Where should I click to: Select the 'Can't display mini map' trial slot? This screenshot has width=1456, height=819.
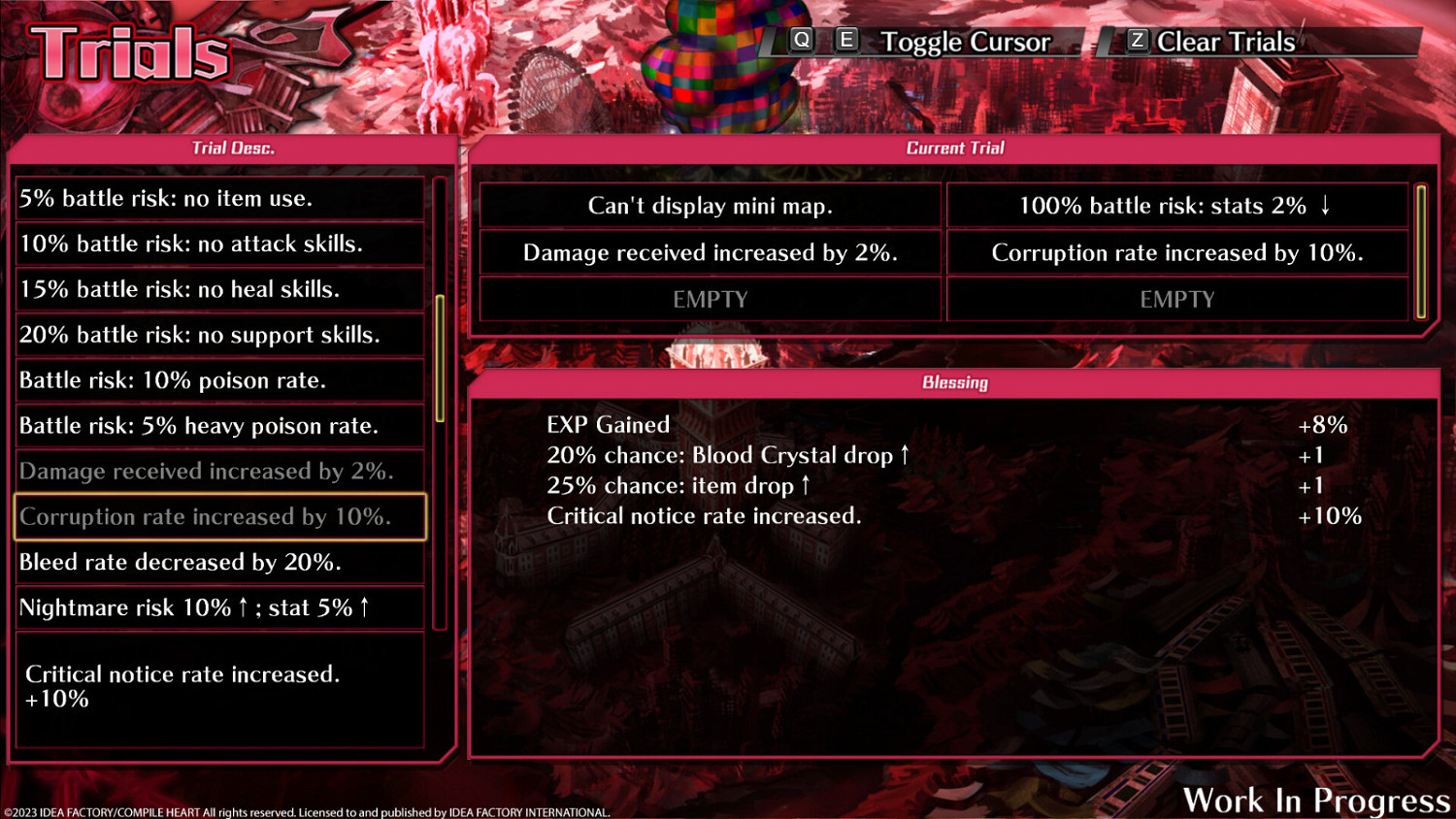(x=710, y=205)
